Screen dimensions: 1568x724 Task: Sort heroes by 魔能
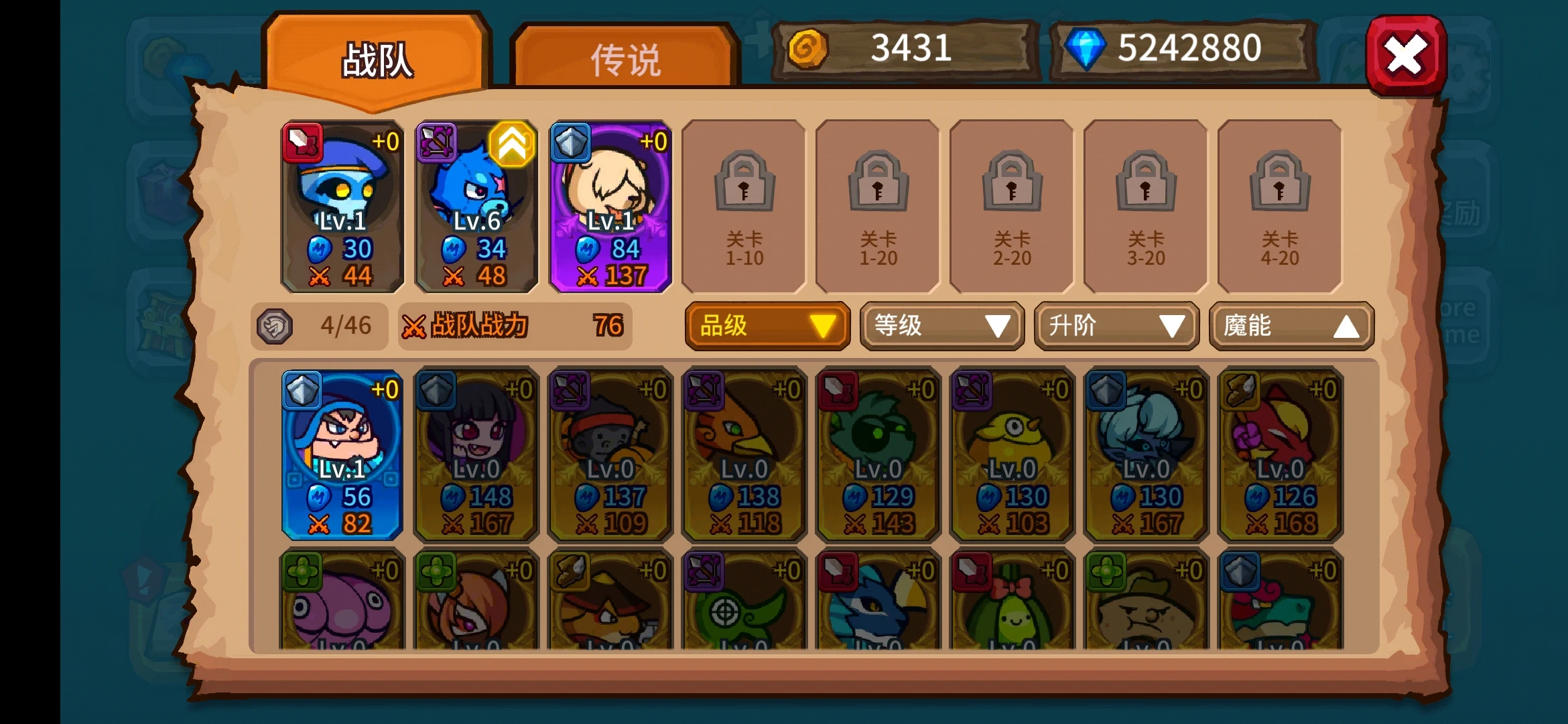[1291, 326]
